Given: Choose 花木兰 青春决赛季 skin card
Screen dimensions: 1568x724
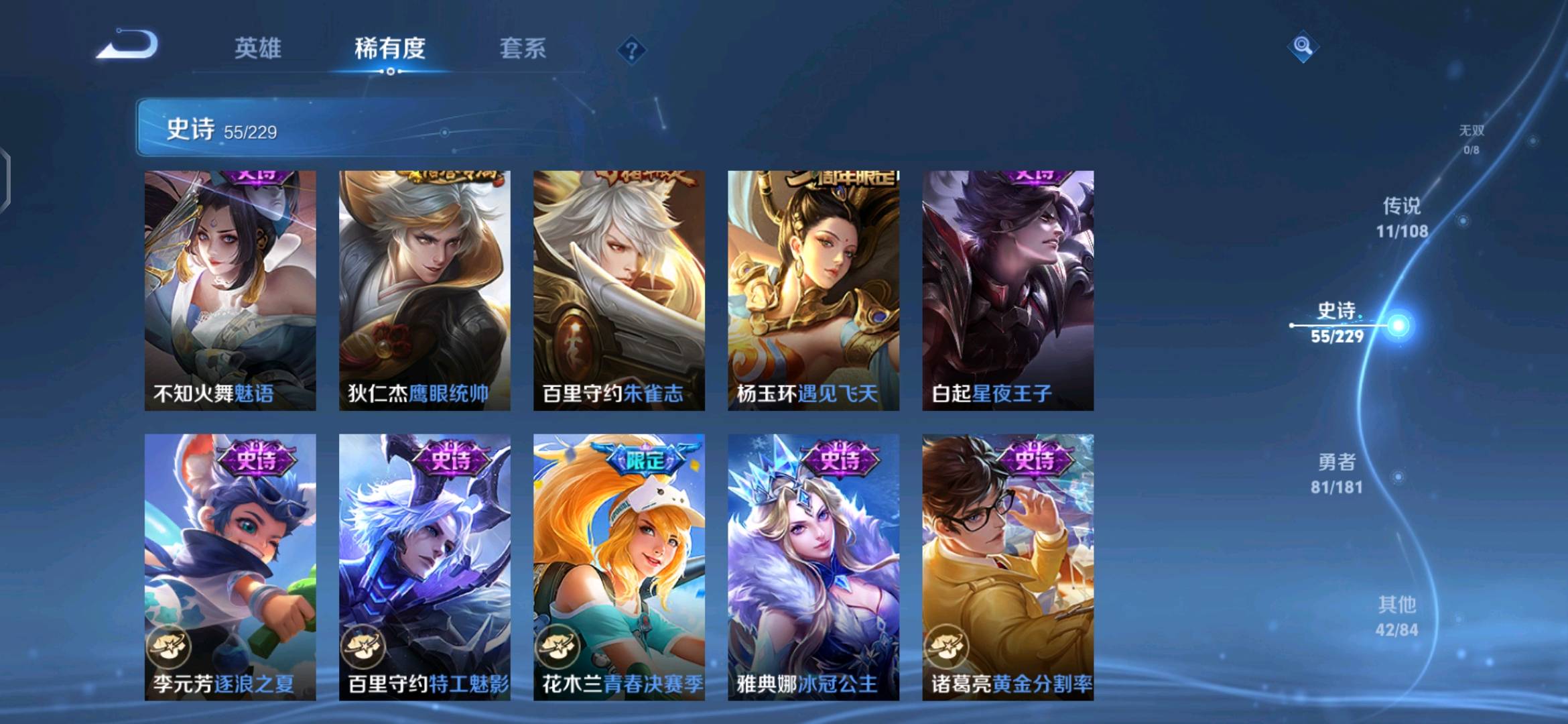Looking at the screenshot, I should 618,567.
